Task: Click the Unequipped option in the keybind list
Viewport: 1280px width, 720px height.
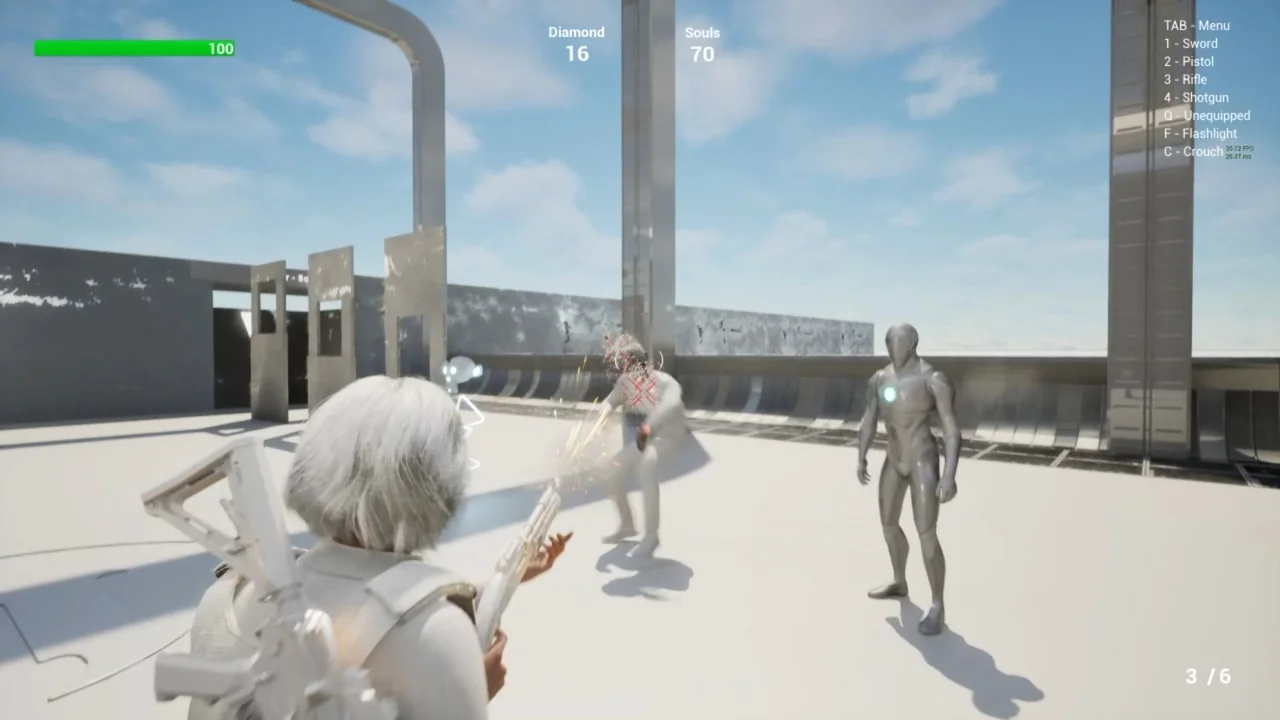Action: tap(1206, 115)
